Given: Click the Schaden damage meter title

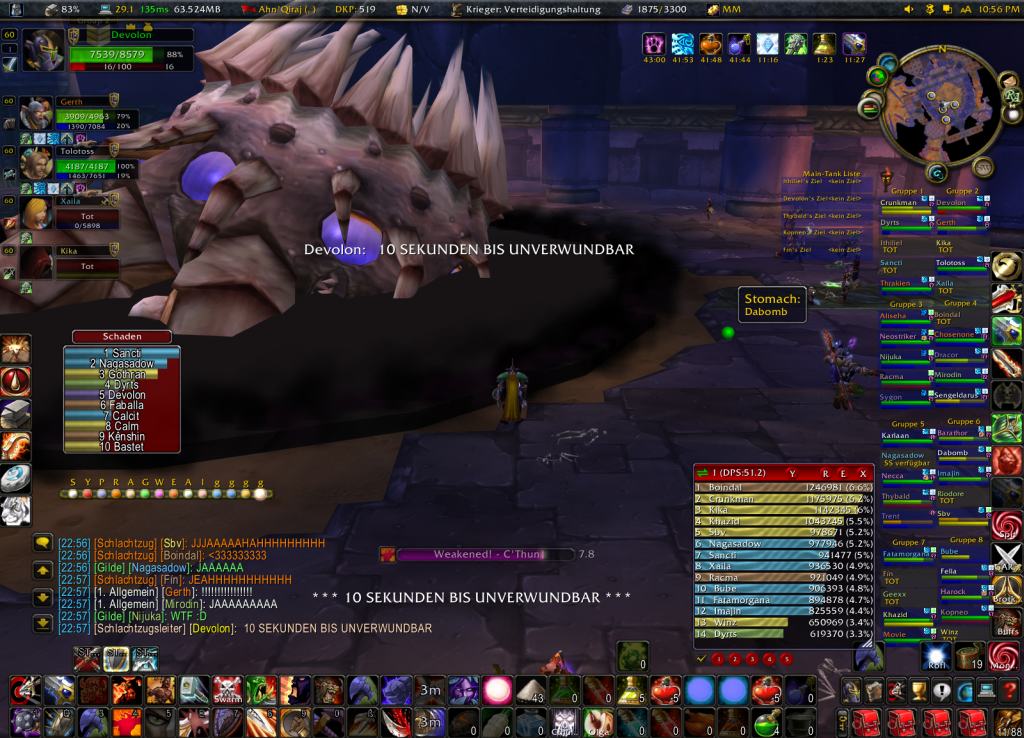Looking at the screenshot, I should [x=121, y=337].
